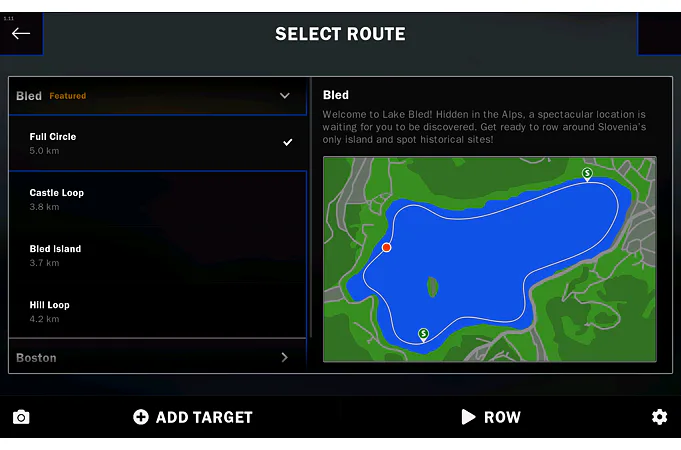Open the camera screenshot tool
The image size is (681, 450).
click(21, 417)
